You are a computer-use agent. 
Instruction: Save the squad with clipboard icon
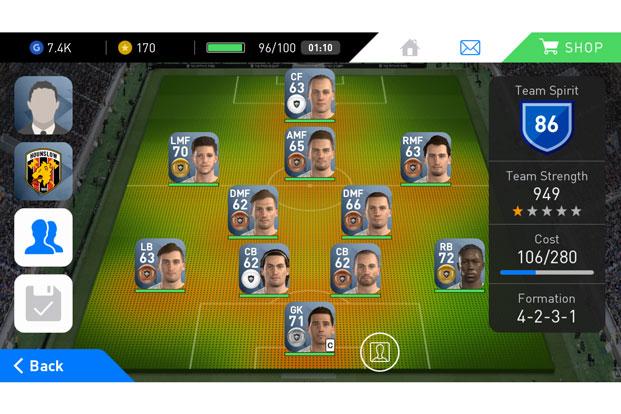pyautogui.click(x=43, y=303)
